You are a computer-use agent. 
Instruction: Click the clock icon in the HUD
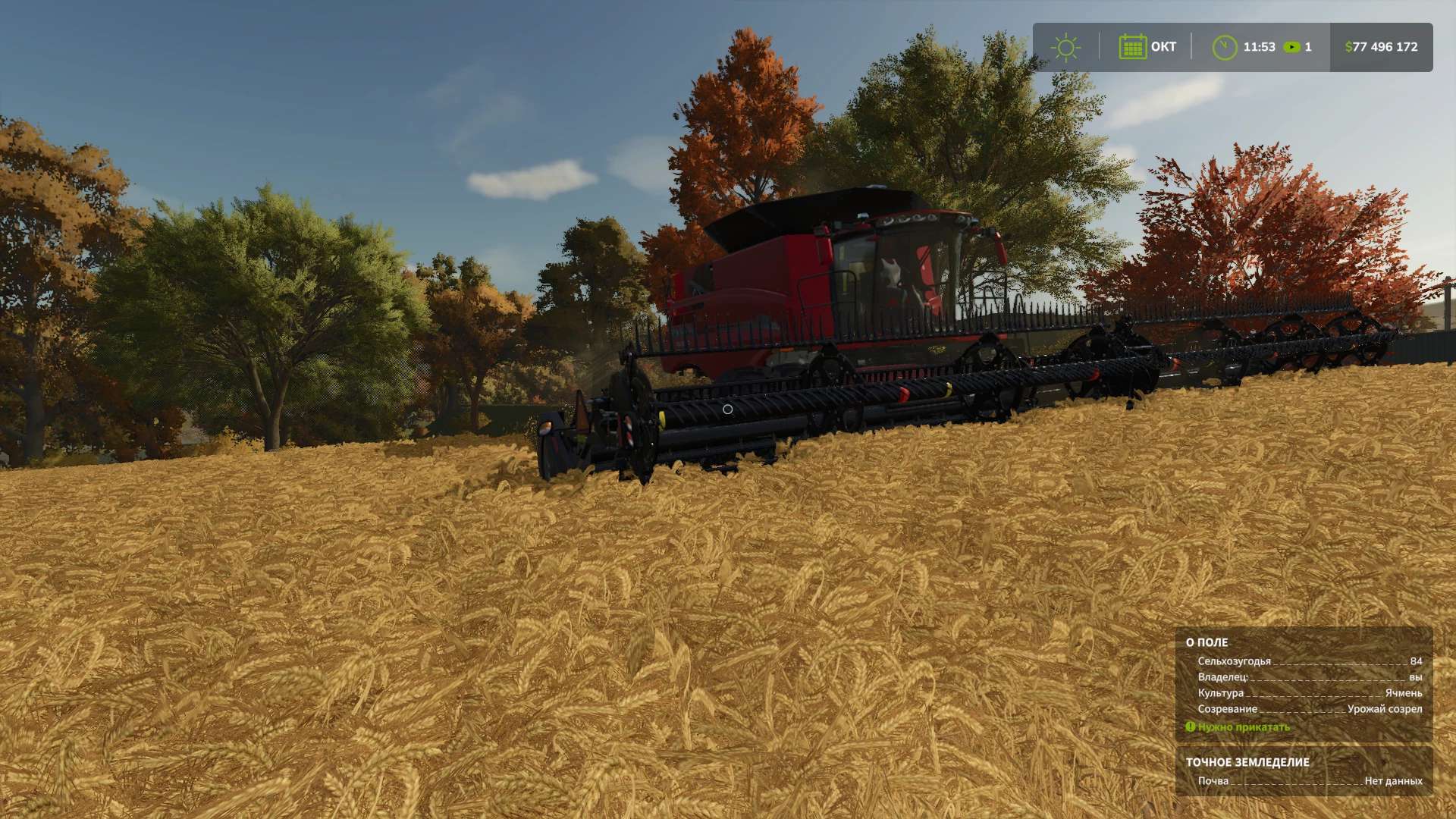(1224, 47)
